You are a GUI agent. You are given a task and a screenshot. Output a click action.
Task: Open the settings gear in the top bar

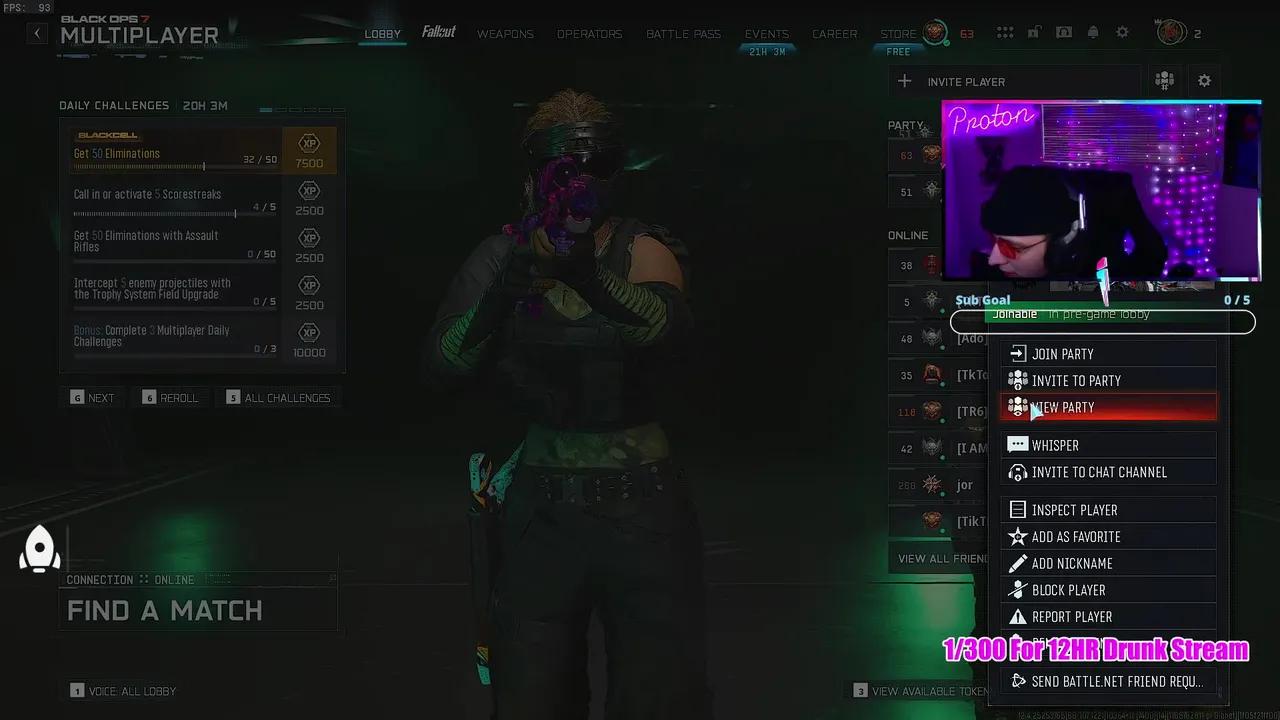coord(1122,31)
